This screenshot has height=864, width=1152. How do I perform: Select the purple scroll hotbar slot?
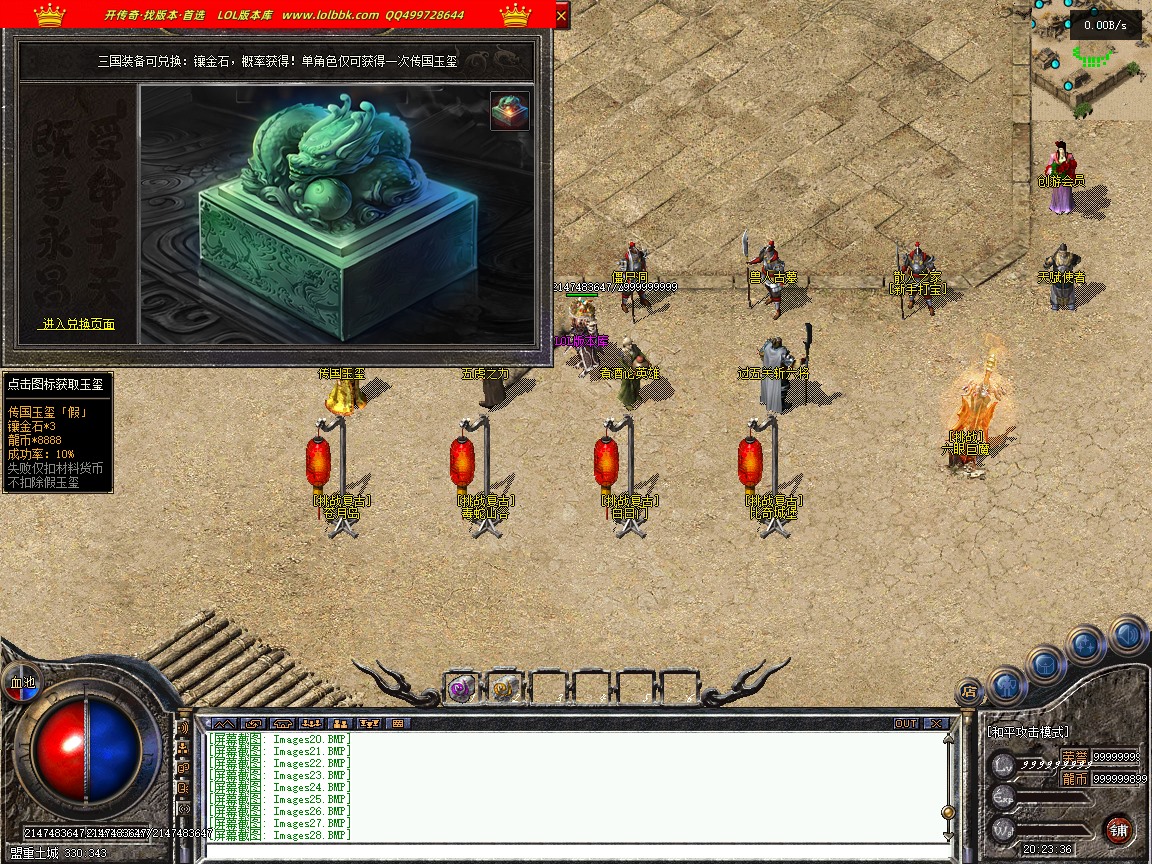point(460,688)
